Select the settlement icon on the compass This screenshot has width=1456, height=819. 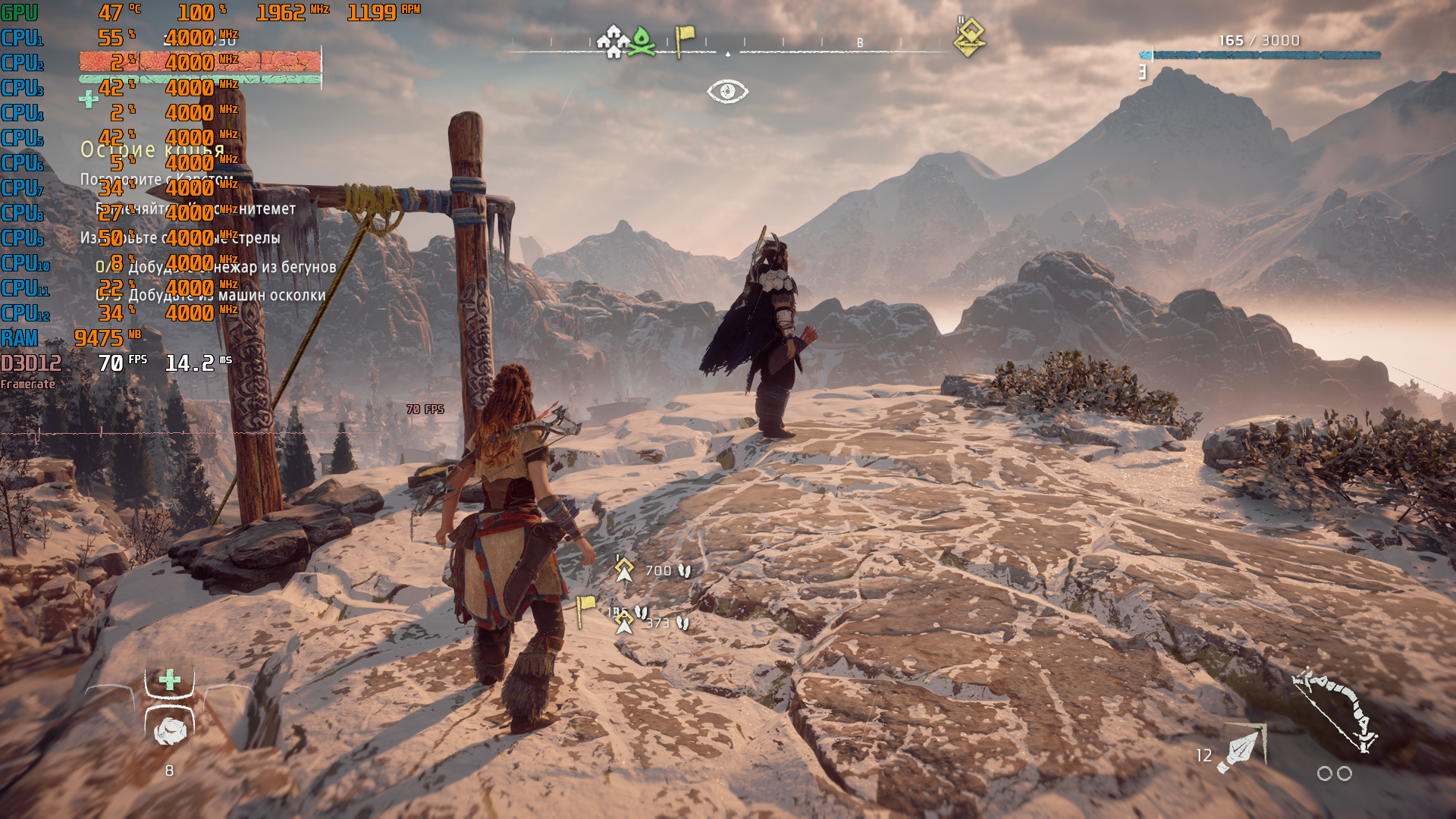tap(613, 41)
